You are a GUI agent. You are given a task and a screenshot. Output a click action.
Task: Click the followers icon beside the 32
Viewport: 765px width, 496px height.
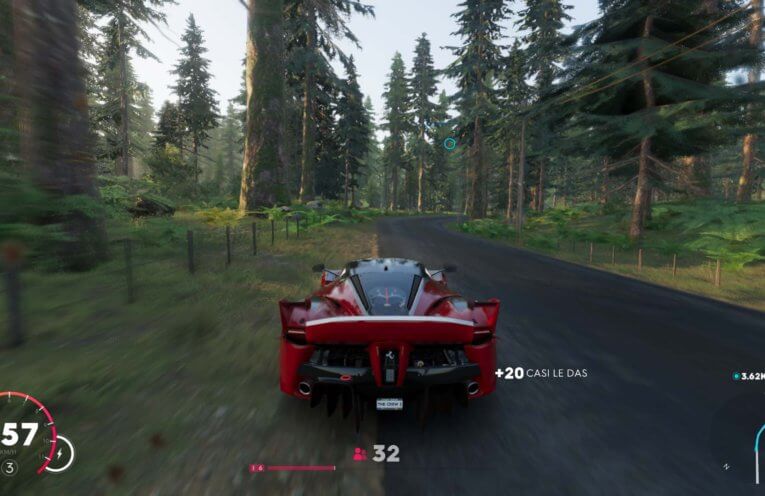pos(360,454)
